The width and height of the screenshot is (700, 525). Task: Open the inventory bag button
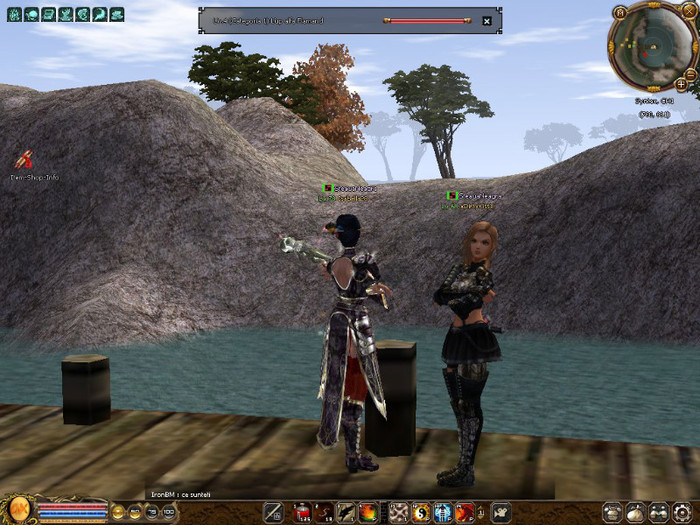click(635, 512)
